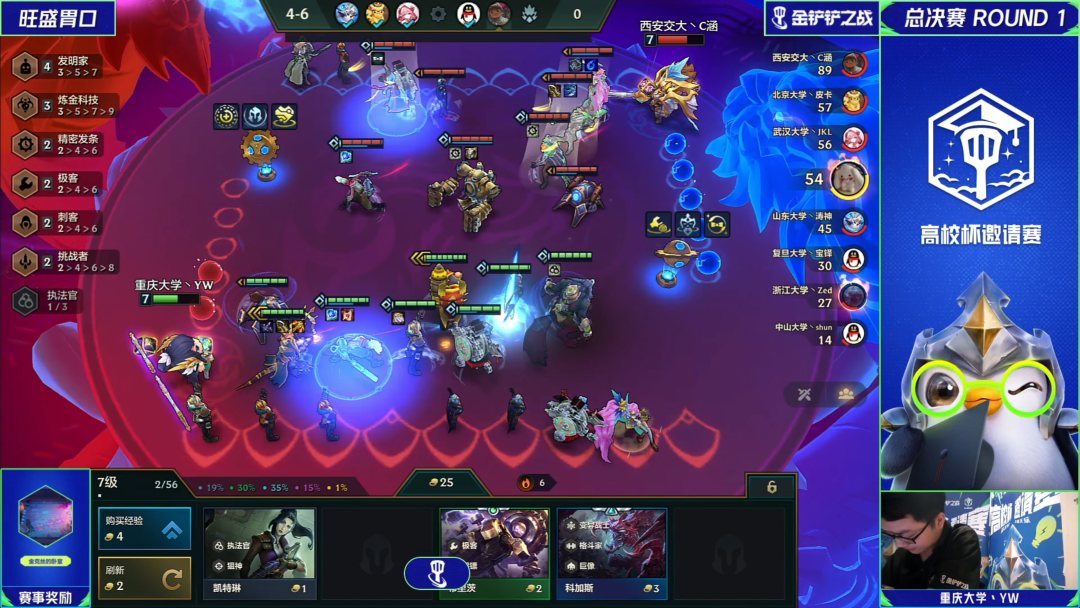Refresh the shop with 刷新
The width and height of the screenshot is (1080, 608).
(x=144, y=577)
